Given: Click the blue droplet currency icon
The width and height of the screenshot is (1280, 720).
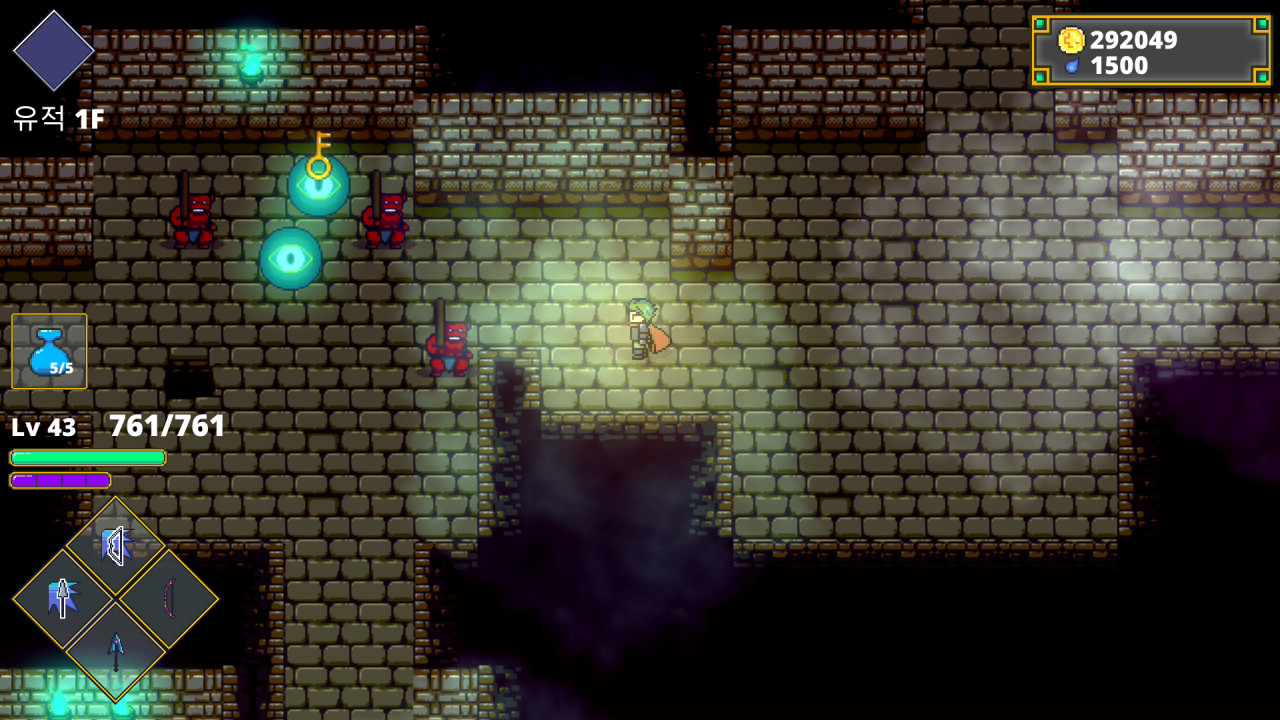Looking at the screenshot, I should [x=1075, y=67].
